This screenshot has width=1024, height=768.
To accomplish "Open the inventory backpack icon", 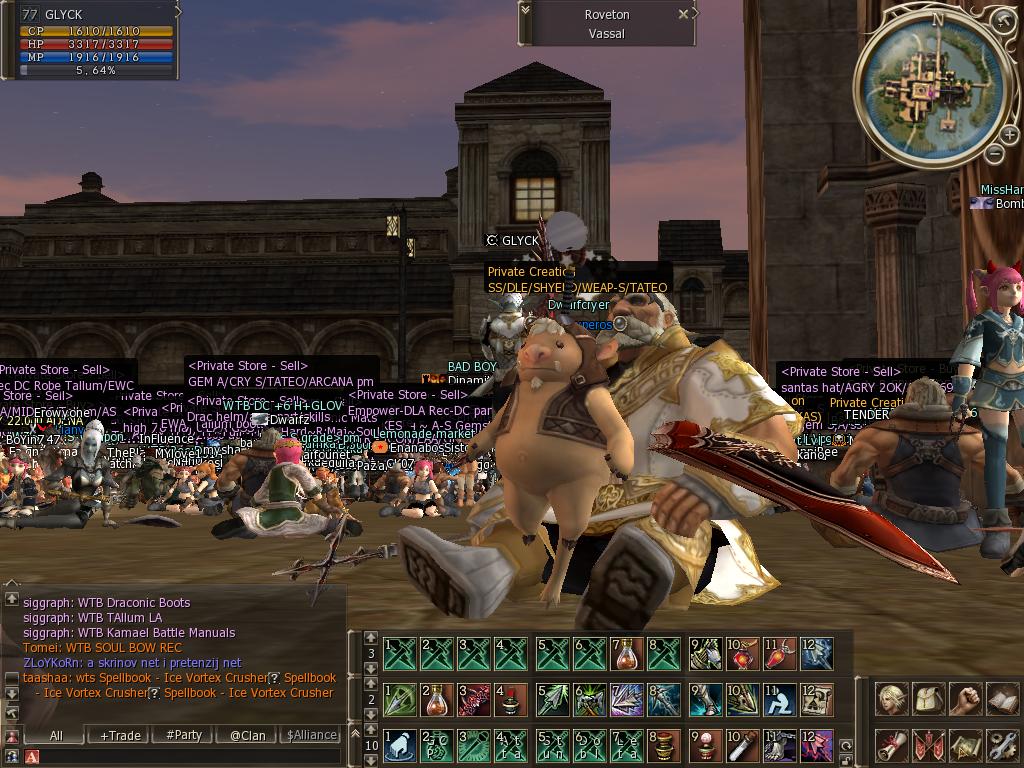I will 928,699.
